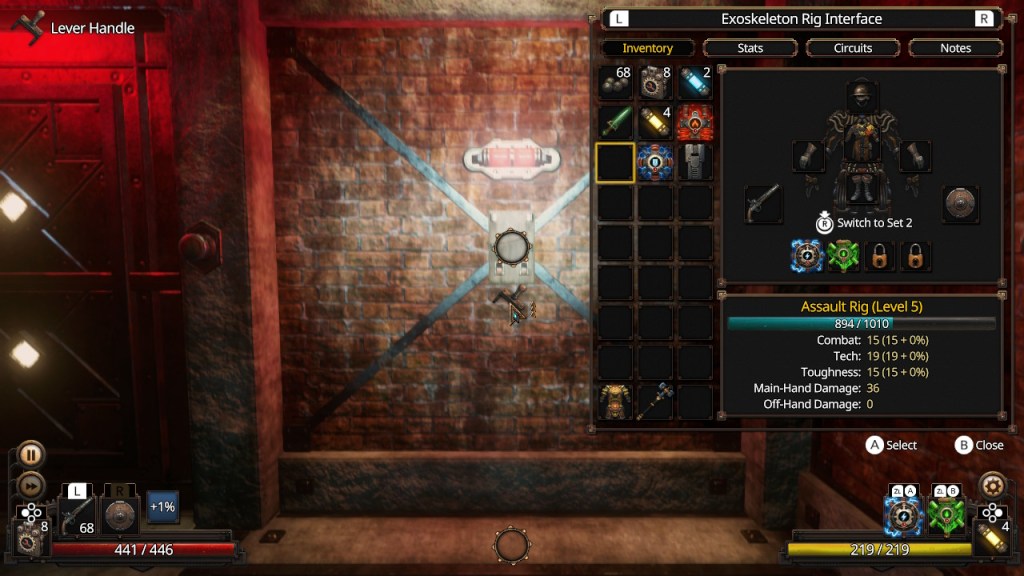Screen dimensions: 1024x576
Task: Select the bullets stack of 68
Action: pyautogui.click(x=615, y=83)
